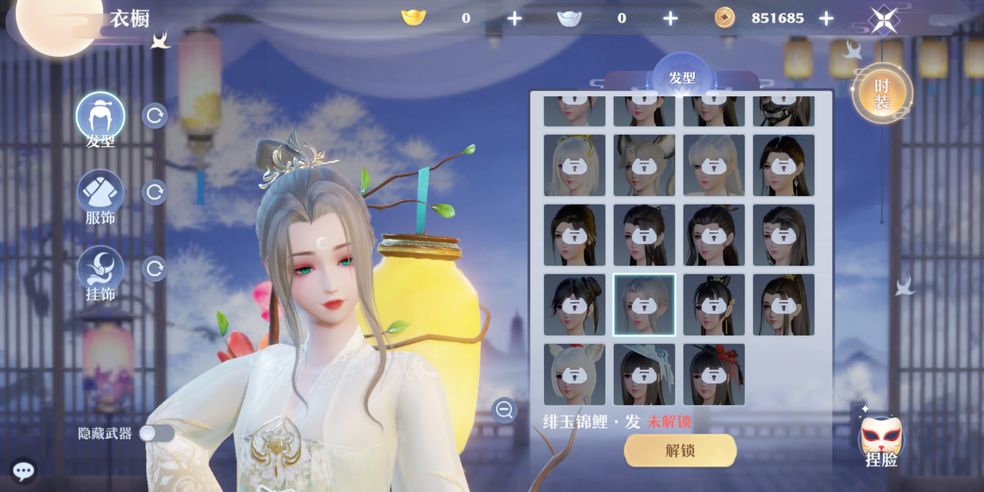Add gold ingots with the plus button

(514, 18)
